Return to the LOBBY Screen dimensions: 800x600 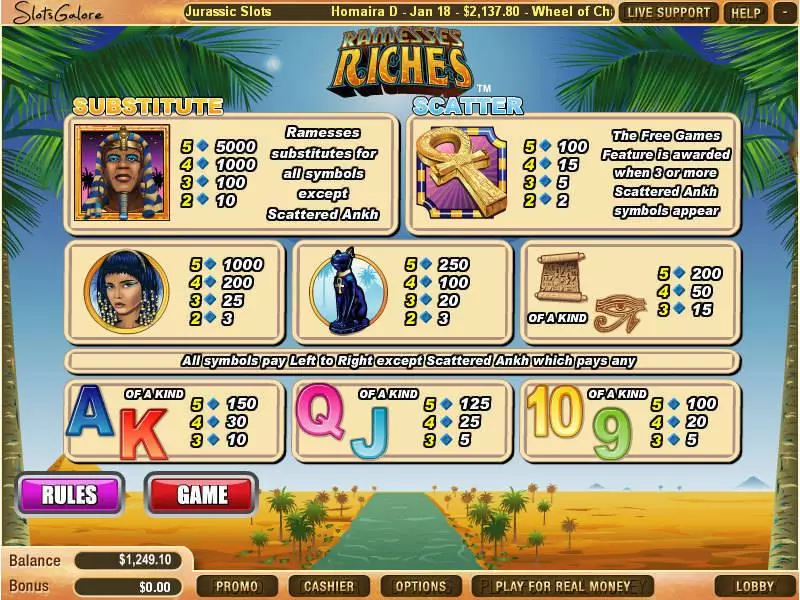click(x=755, y=586)
